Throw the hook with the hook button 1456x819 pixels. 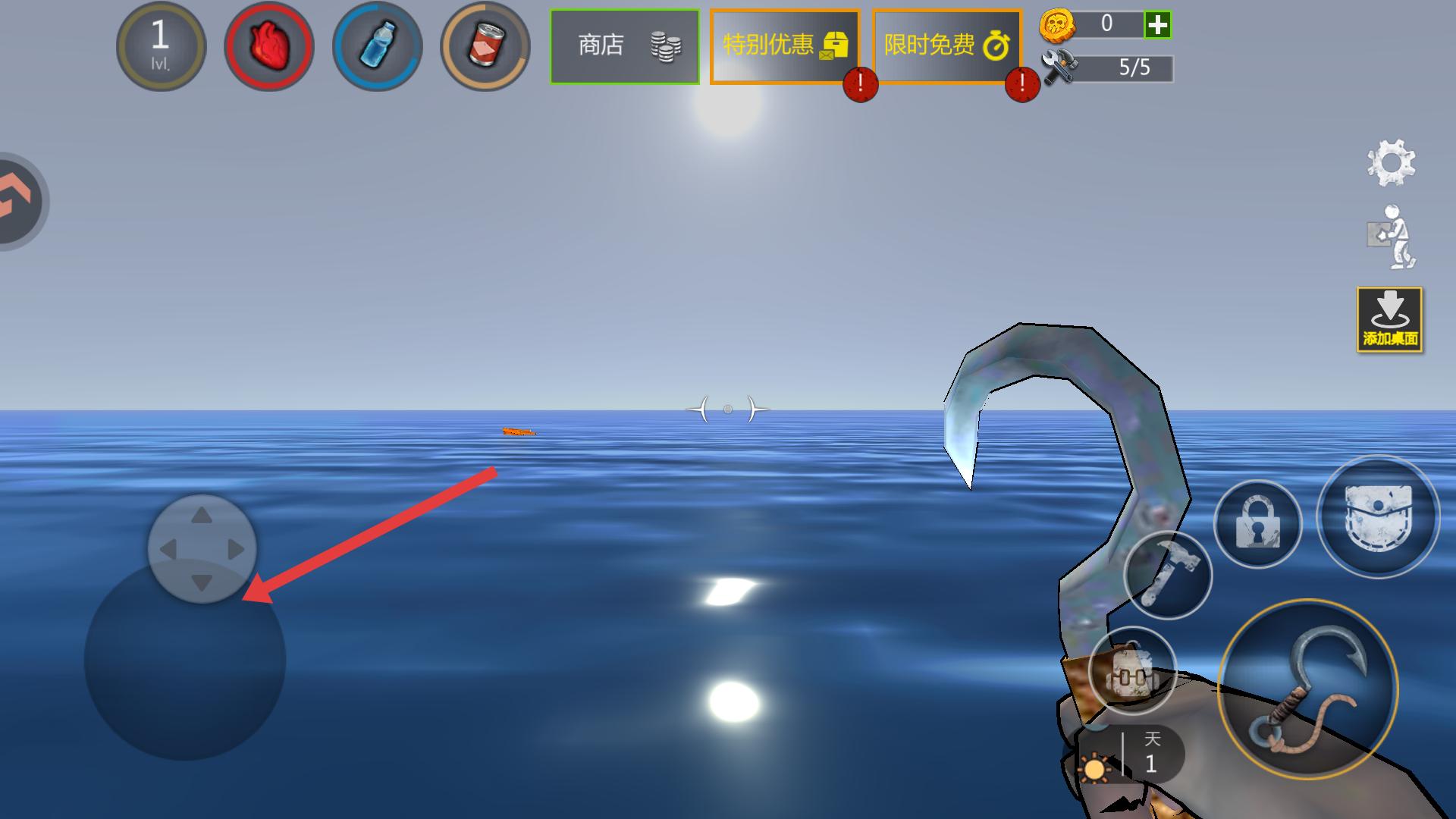point(1307,689)
